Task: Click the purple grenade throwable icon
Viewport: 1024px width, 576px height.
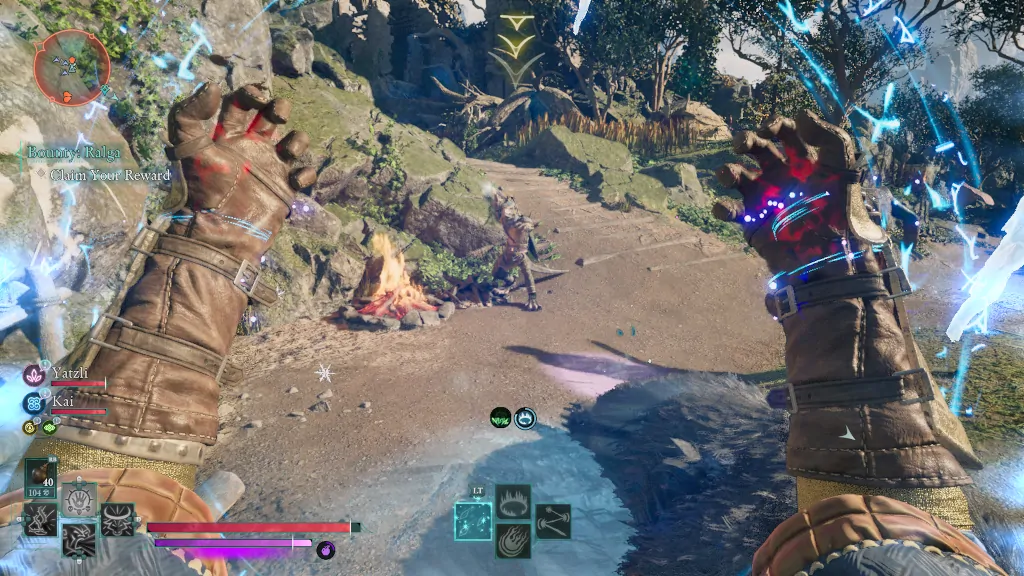Action: 325,549
